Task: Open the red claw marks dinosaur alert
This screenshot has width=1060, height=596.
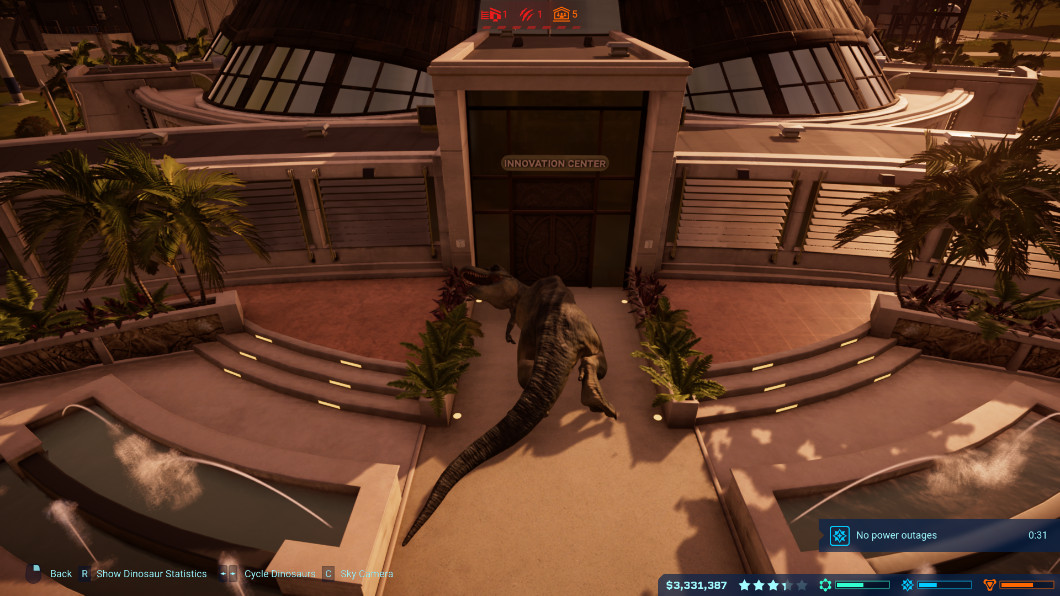Action: pos(526,15)
